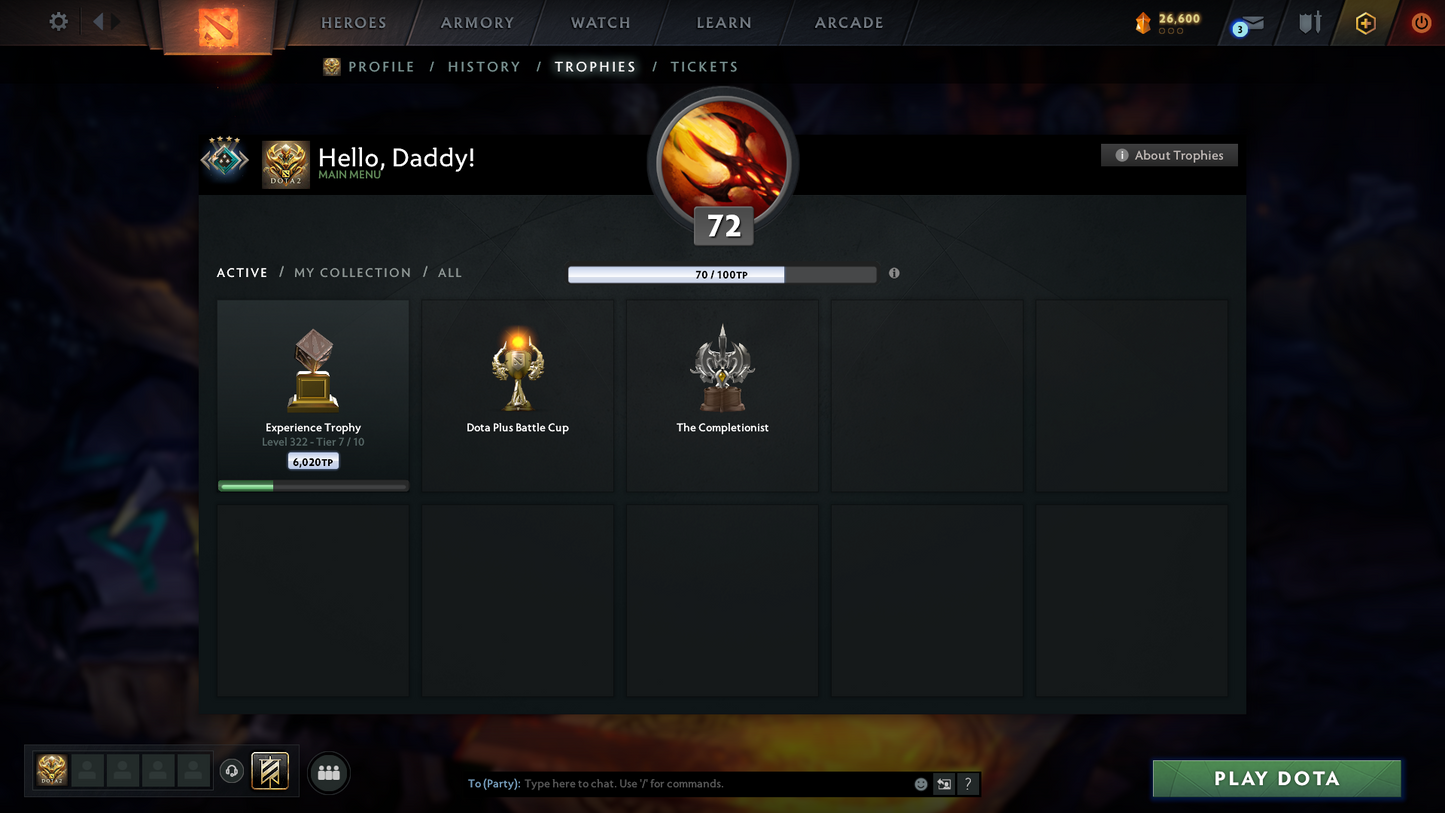
Task: Open the Armory section
Action: pyautogui.click(x=477, y=23)
